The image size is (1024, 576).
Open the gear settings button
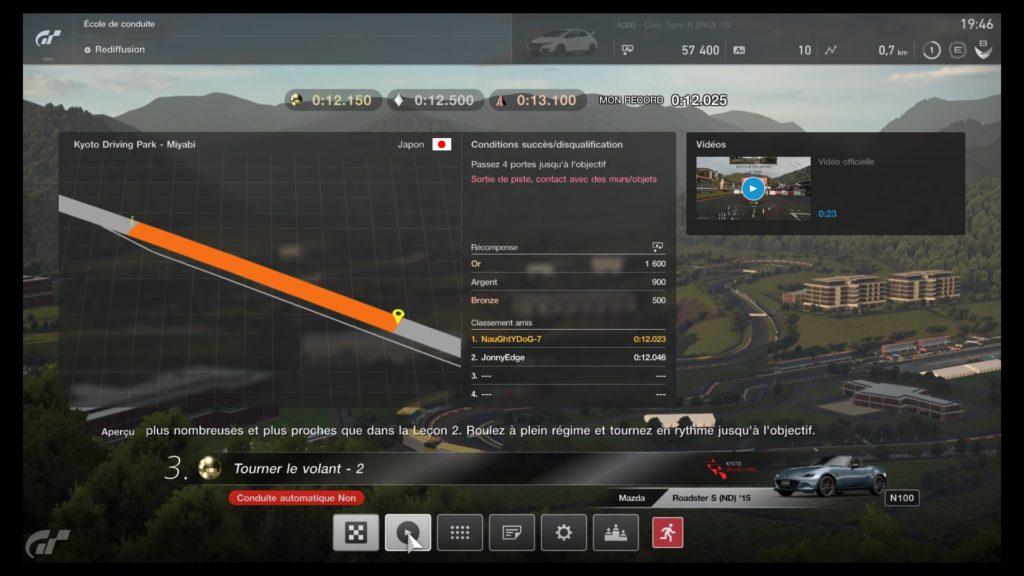(564, 532)
